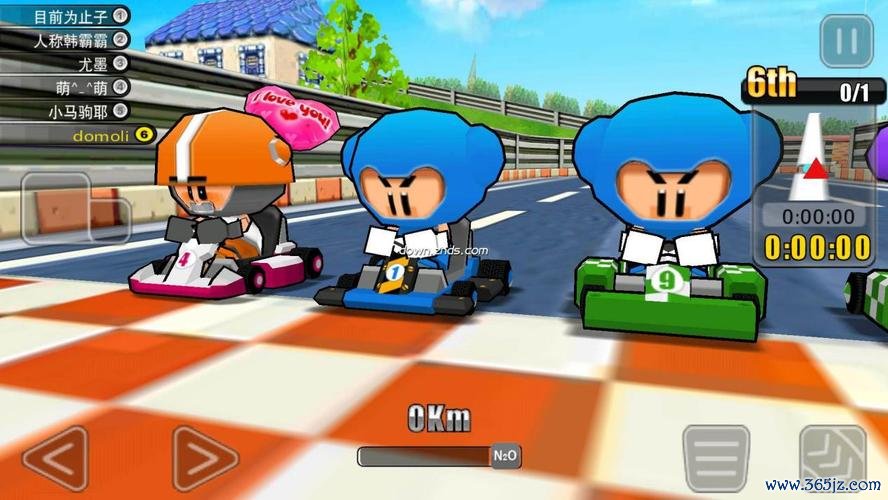Tap the brake button with three bars
Viewport: 888px width, 500px height.
coord(716,458)
